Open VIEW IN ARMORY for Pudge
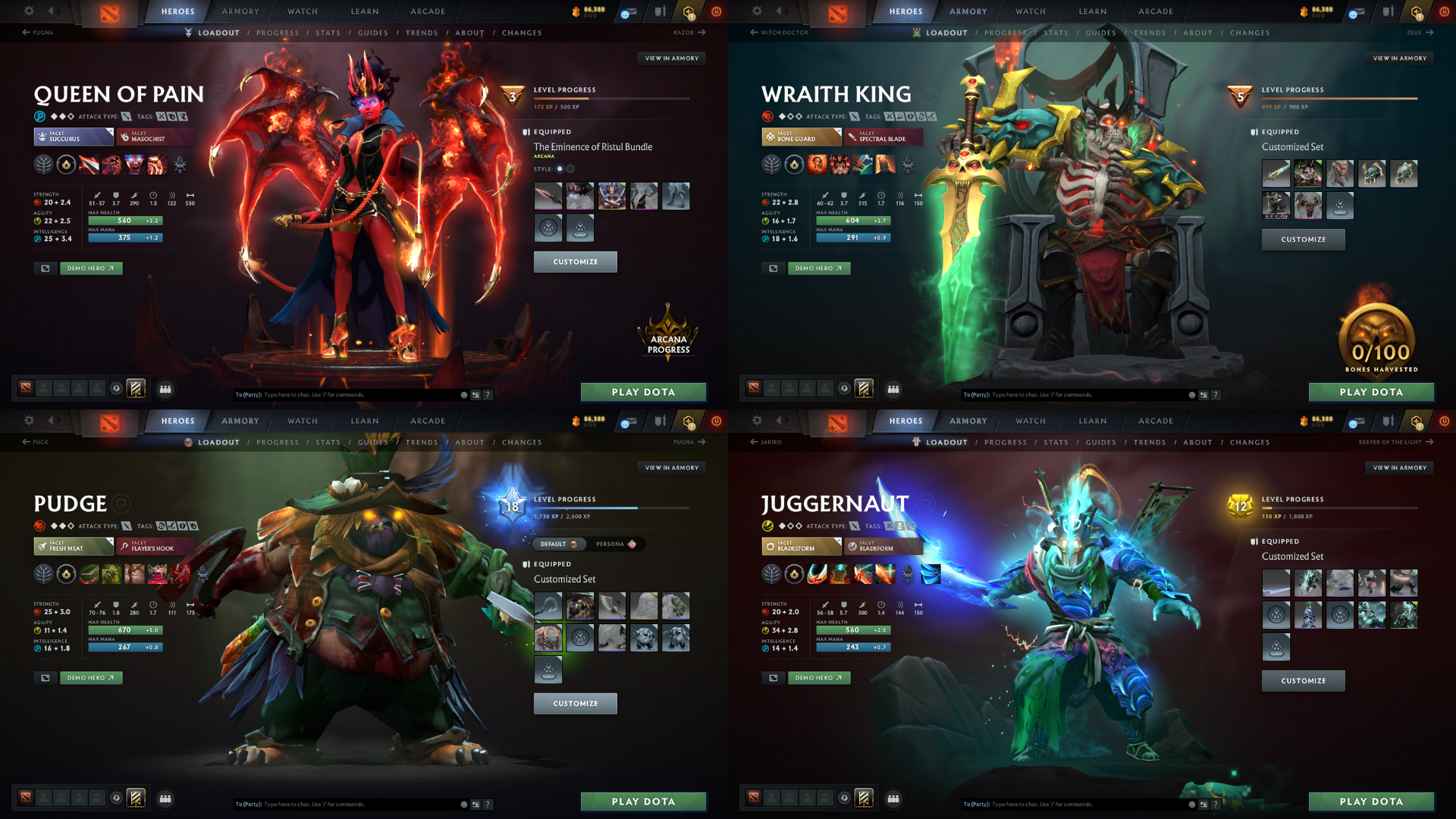Image resolution: width=1456 pixels, height=819 pixels. click(x=672, y=467)
